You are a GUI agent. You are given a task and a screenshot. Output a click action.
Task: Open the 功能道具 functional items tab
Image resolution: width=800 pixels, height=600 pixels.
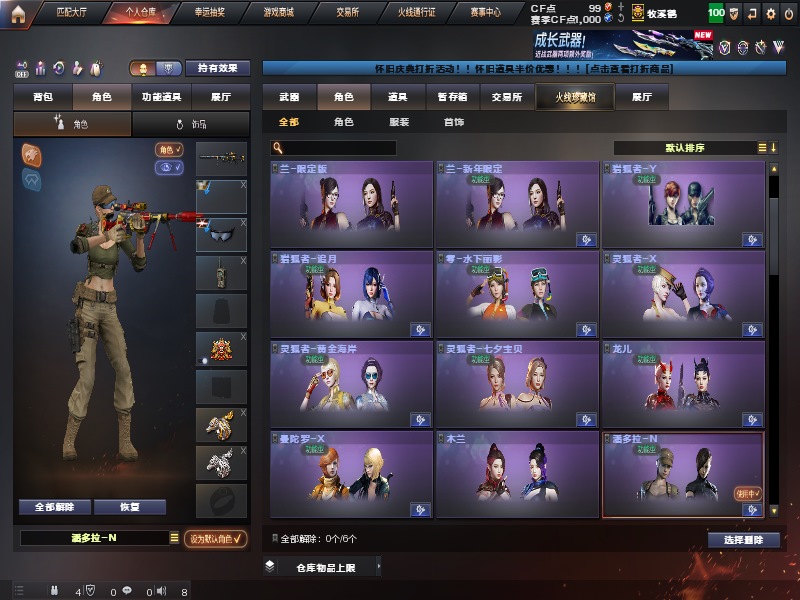(161, 97)
